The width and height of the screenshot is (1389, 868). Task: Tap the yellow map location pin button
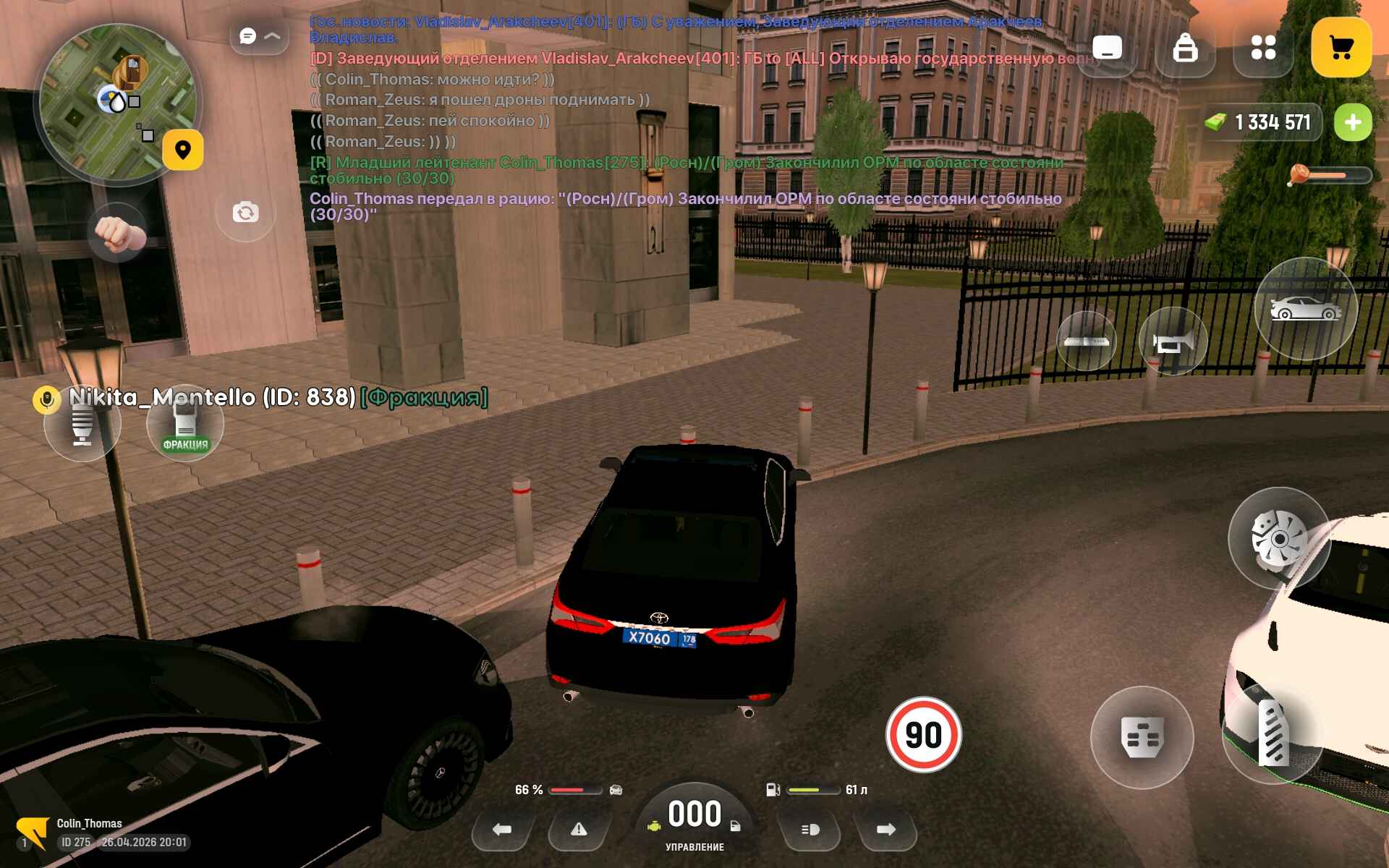tap(182, 150)
